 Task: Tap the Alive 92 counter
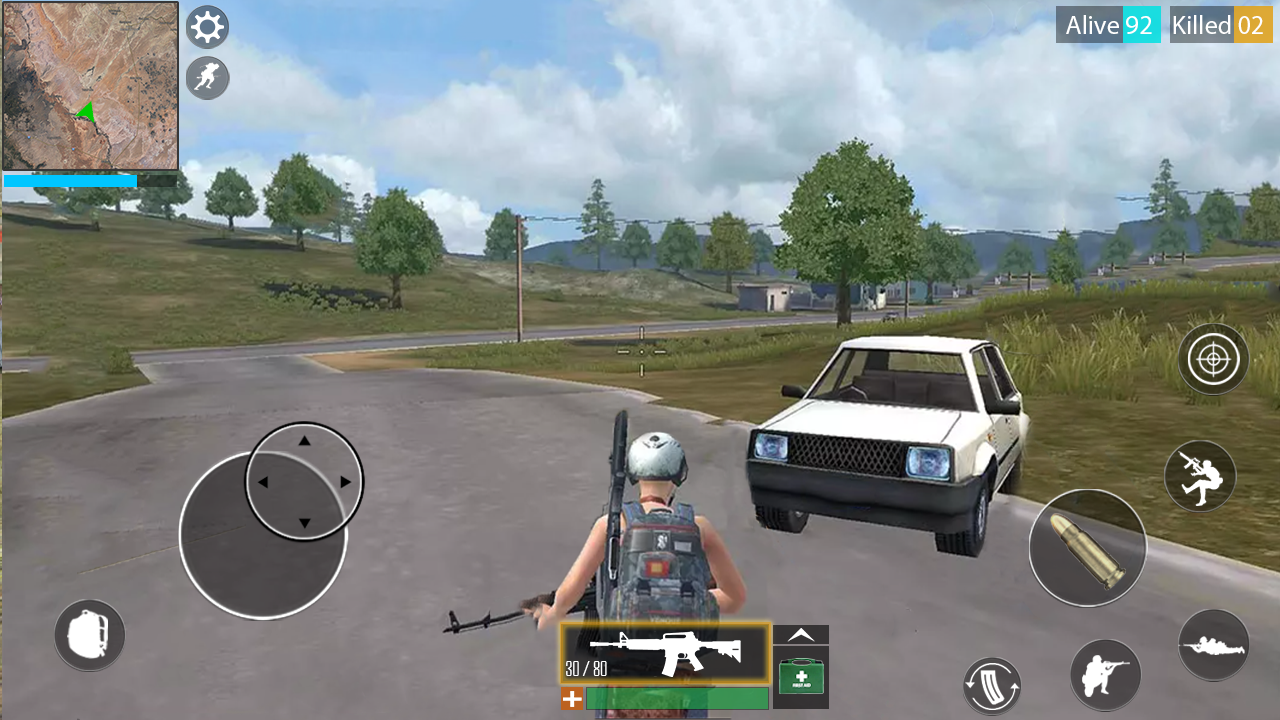[1108, 25]
